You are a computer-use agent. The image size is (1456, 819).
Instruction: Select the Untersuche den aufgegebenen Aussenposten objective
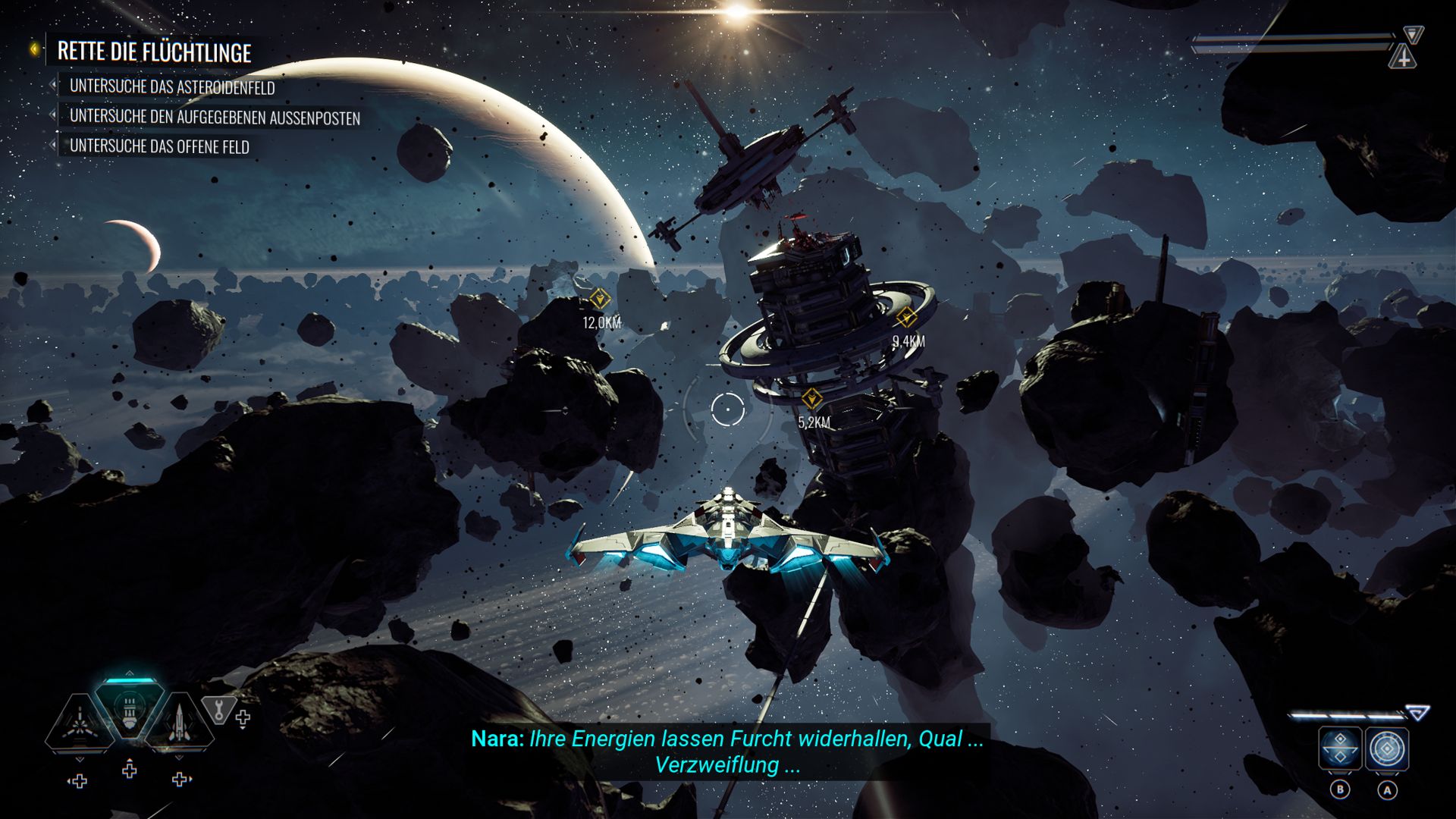click(x=215, y=117)
